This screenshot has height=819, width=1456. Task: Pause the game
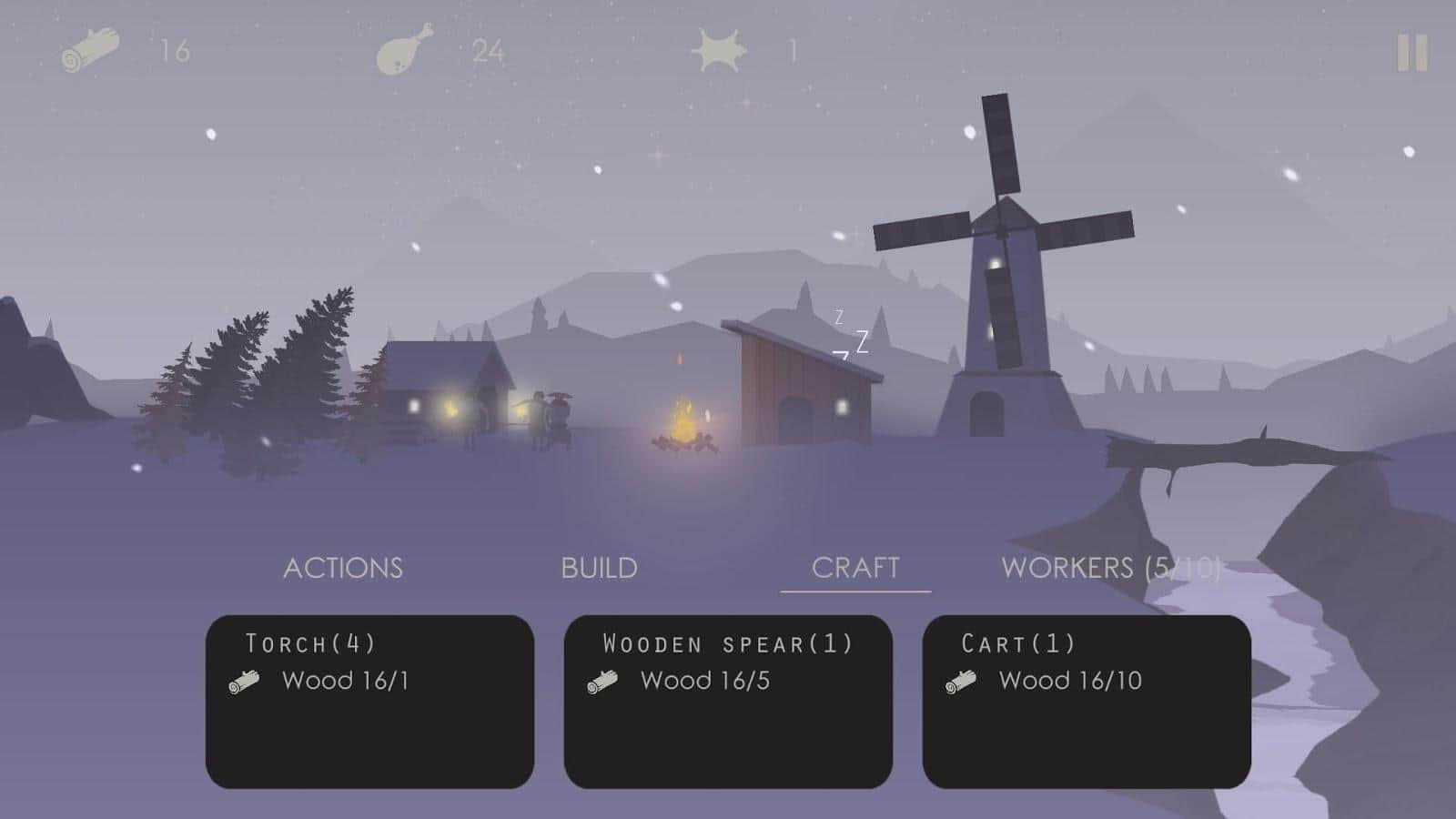(1411, 54)
